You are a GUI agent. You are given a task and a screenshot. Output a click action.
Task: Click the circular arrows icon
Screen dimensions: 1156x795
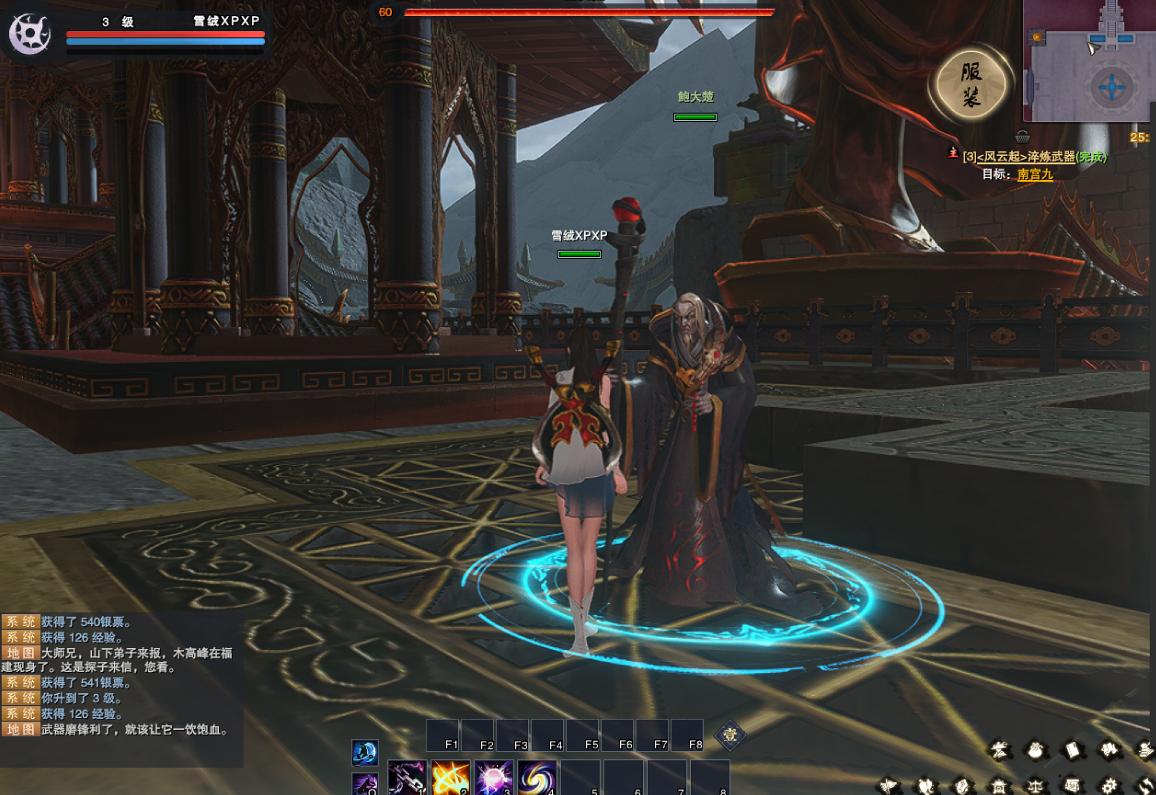pos(1145,785)
